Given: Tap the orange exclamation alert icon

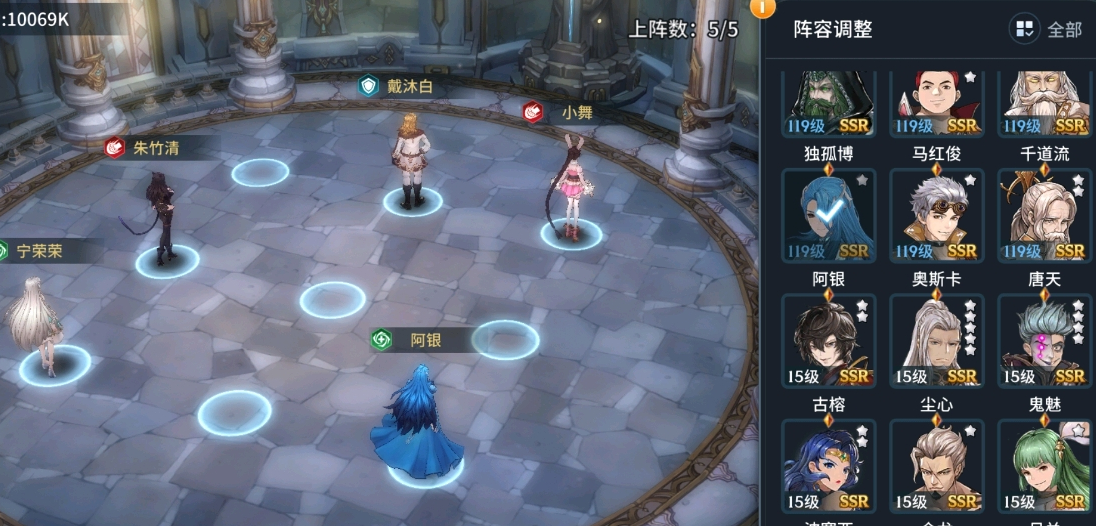Looking at the screenshot, I should 762,8.
